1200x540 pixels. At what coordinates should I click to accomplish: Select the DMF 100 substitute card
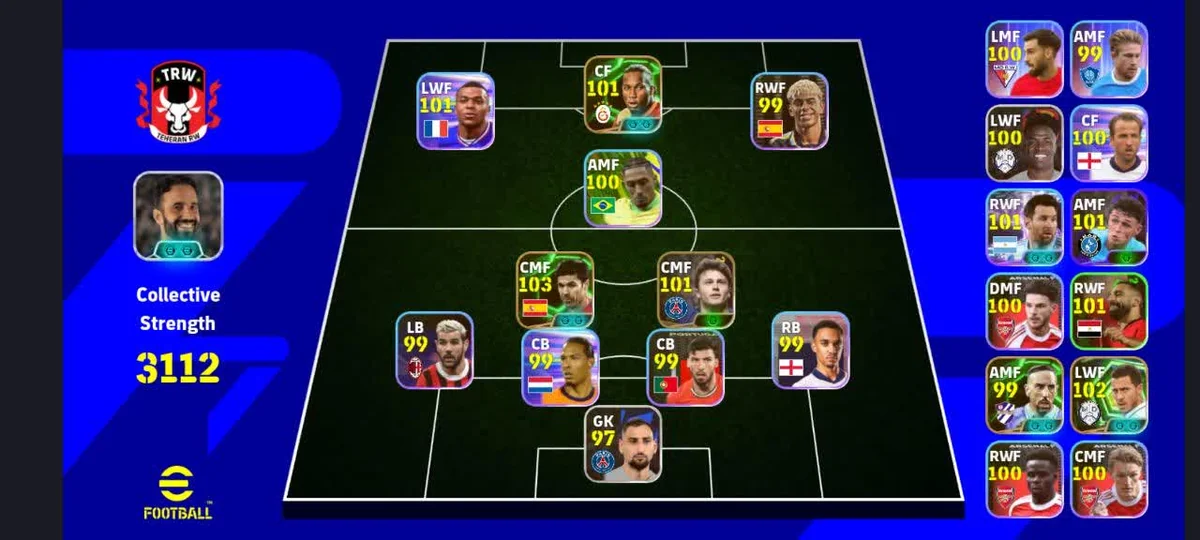coord(1024,311)
